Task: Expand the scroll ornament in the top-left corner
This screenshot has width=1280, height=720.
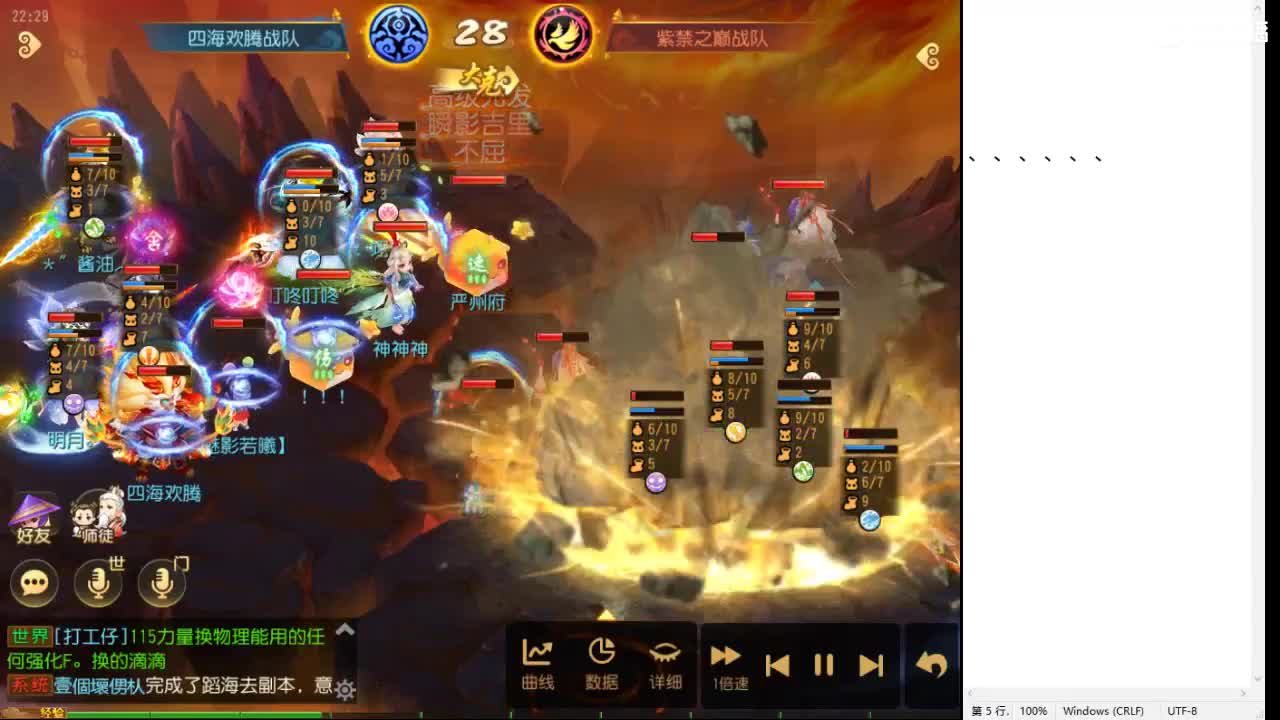Action: tap(29, 46)
